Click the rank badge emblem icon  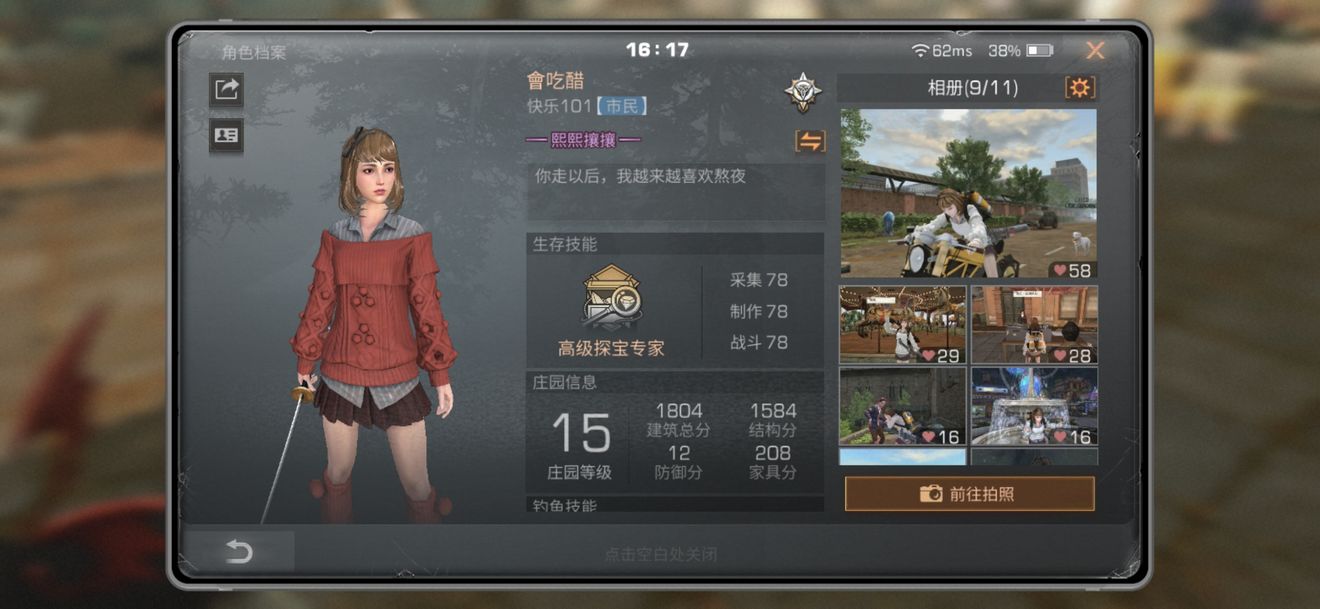tap(802, 92)
